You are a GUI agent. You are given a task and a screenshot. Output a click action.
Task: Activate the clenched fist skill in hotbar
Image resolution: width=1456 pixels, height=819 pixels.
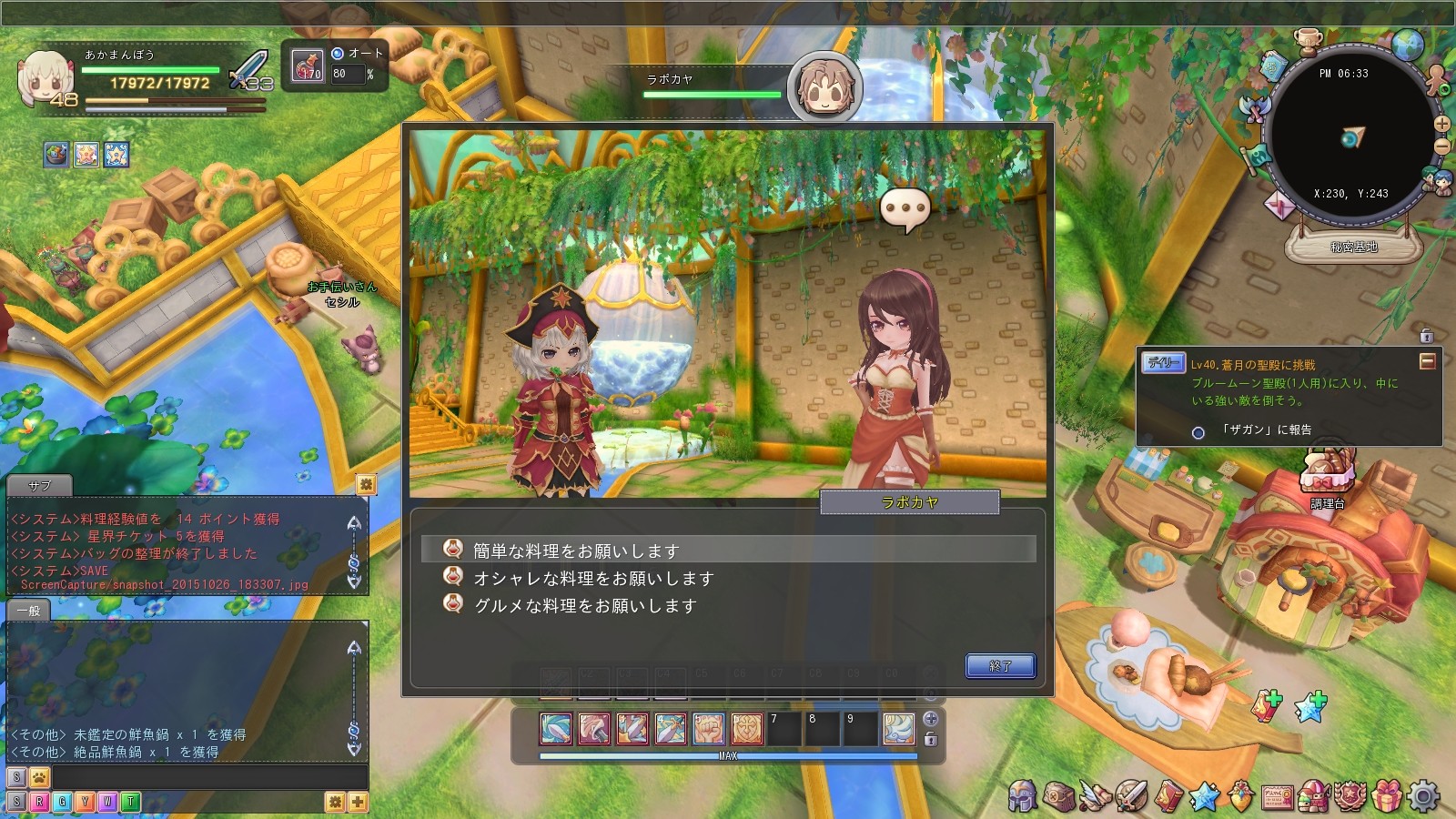tap(709, 729)
